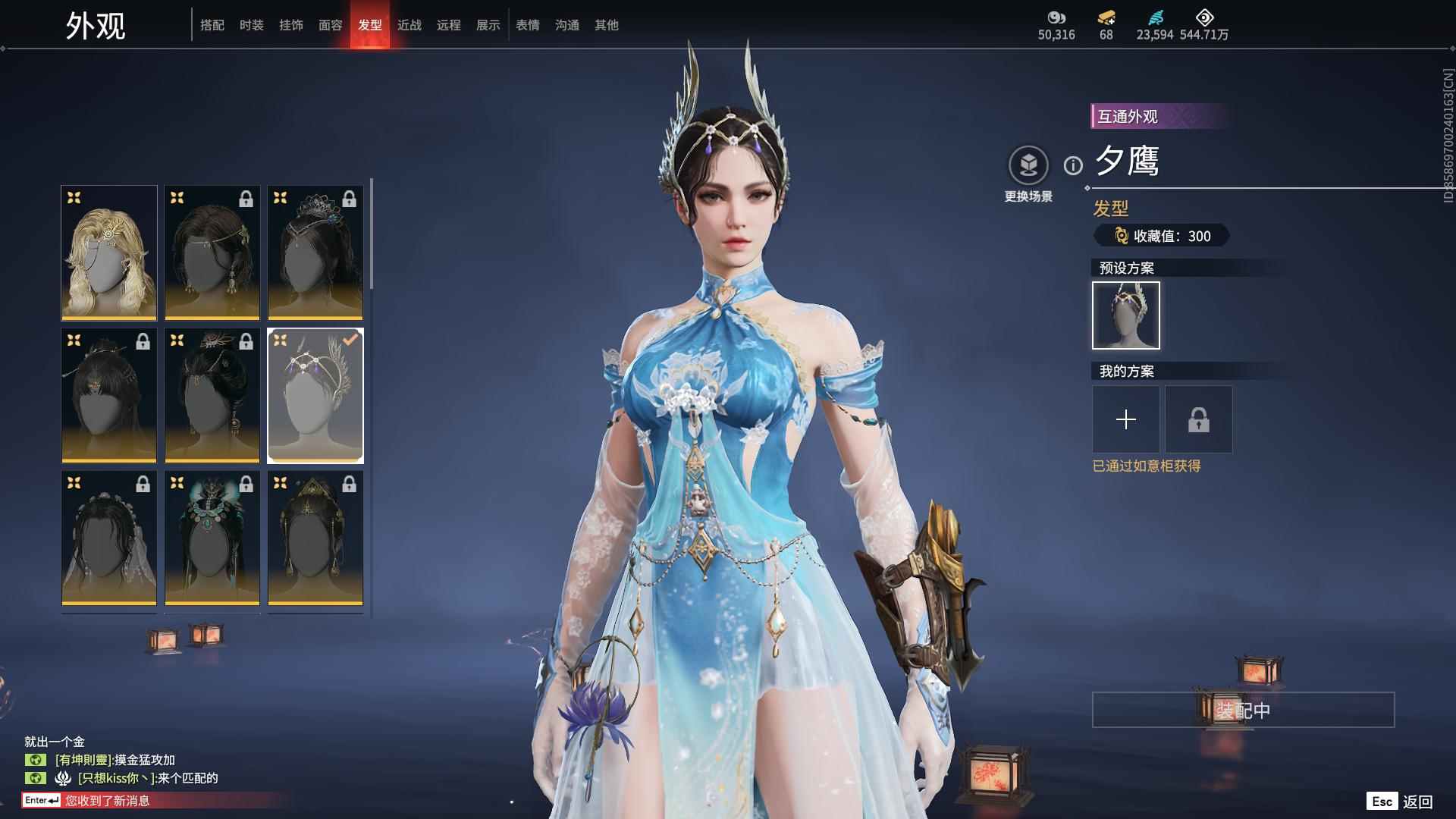Open the 近战 melee tab
Image resolution: width=1456 pixels, height=819 pixels.
point(409,25)
